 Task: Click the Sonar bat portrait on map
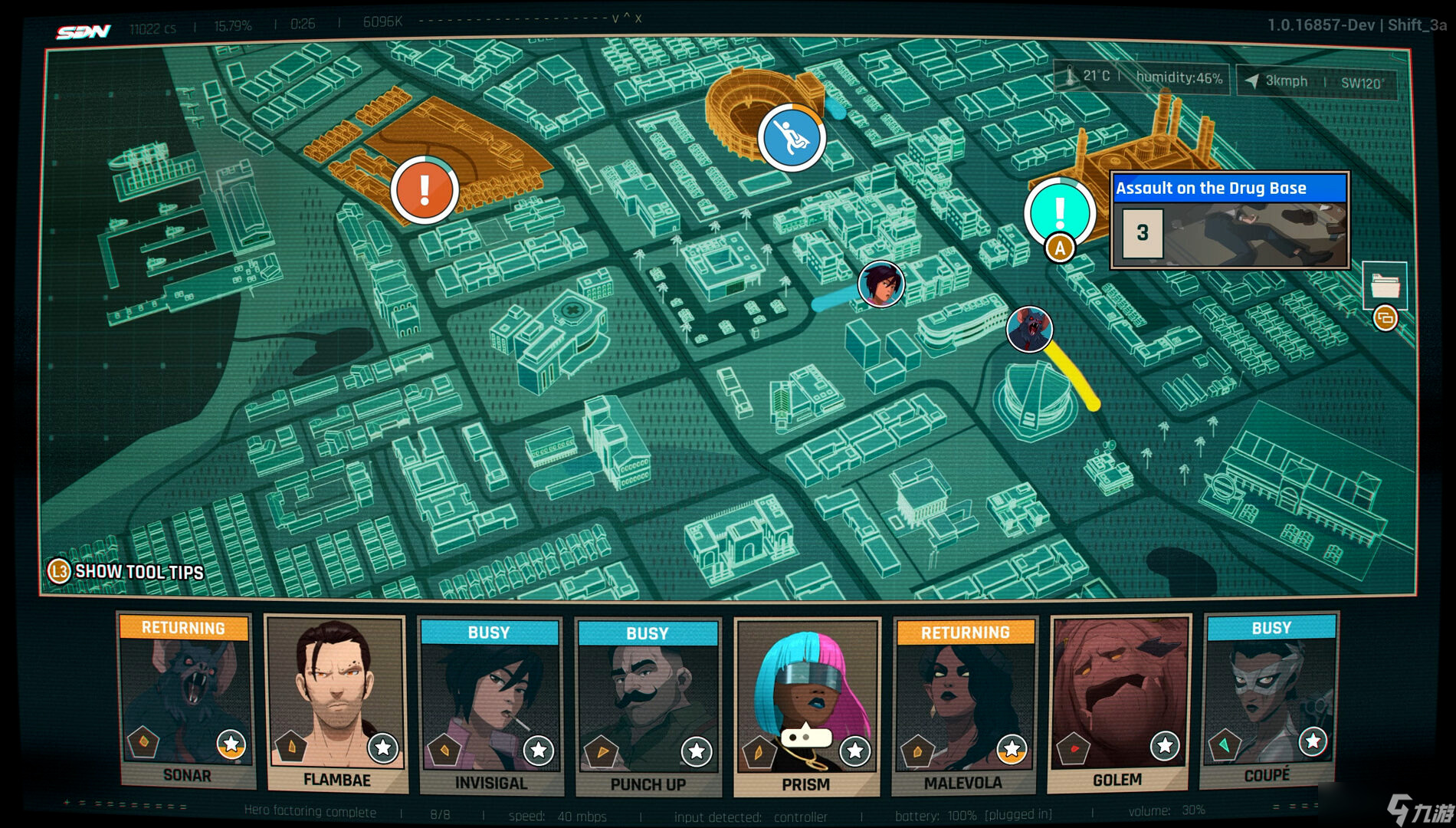(x=1029, y=329)
